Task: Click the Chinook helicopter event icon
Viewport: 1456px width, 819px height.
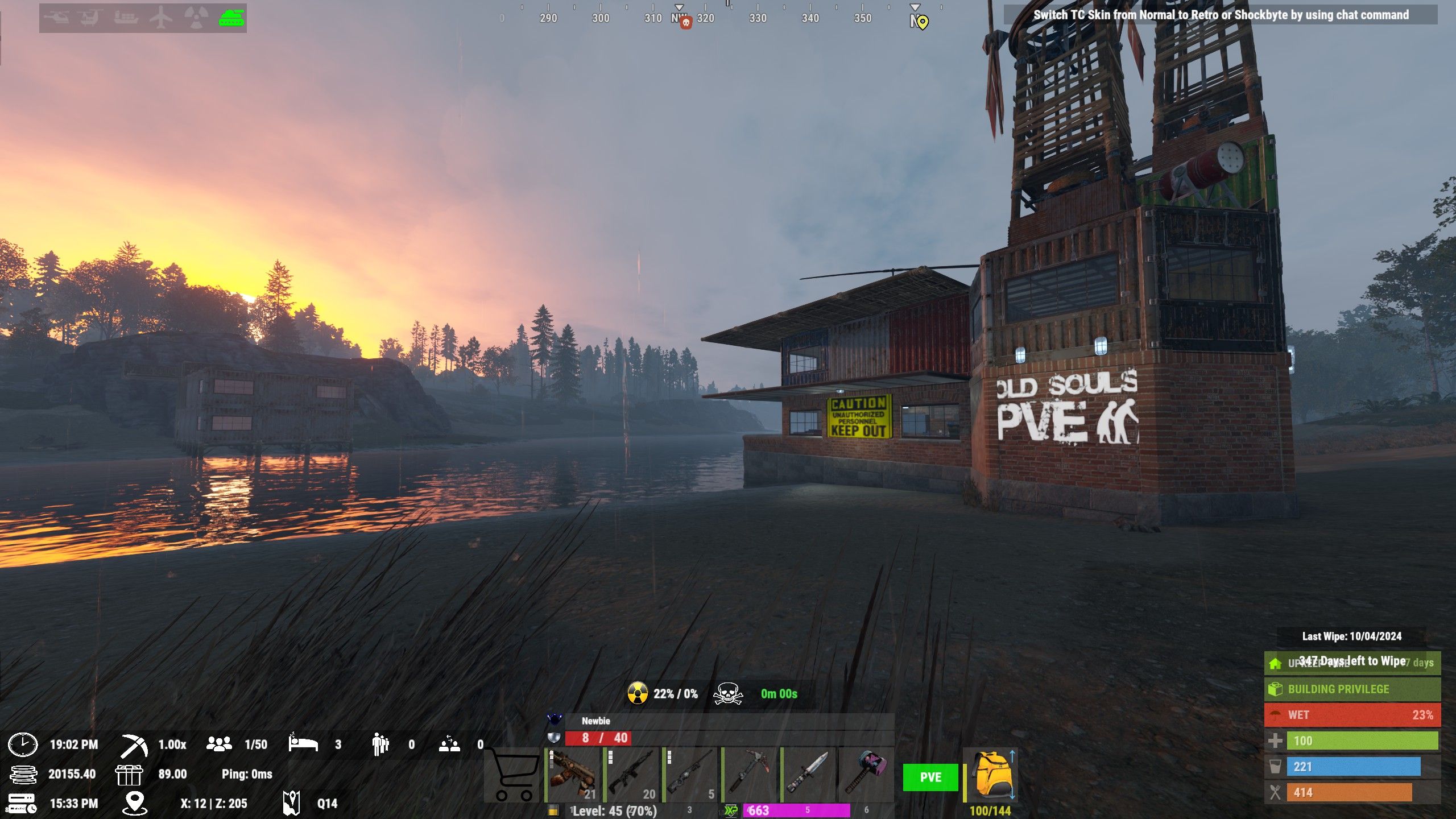Action: 90,18
